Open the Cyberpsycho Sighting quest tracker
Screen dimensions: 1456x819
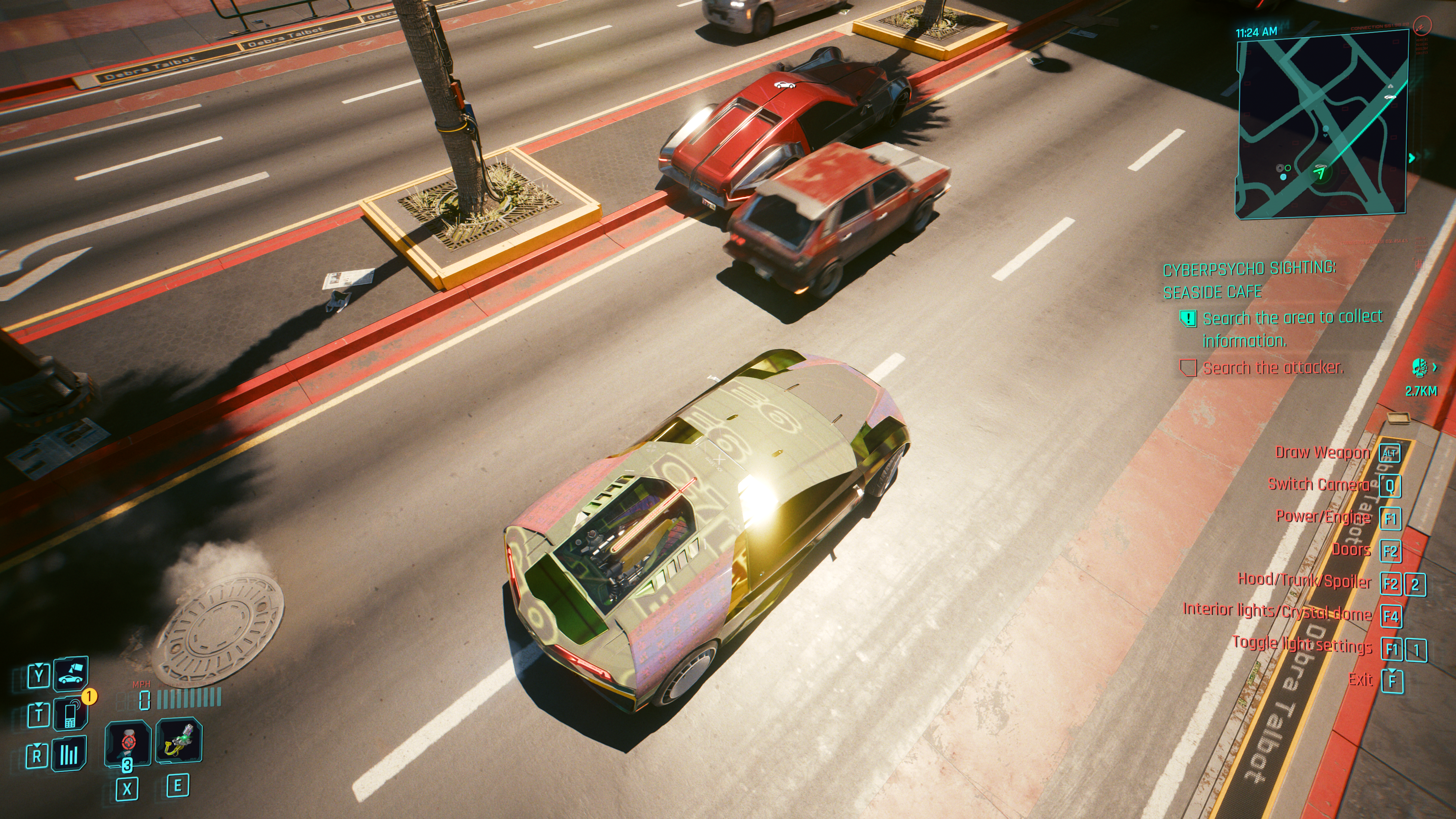1249,280
